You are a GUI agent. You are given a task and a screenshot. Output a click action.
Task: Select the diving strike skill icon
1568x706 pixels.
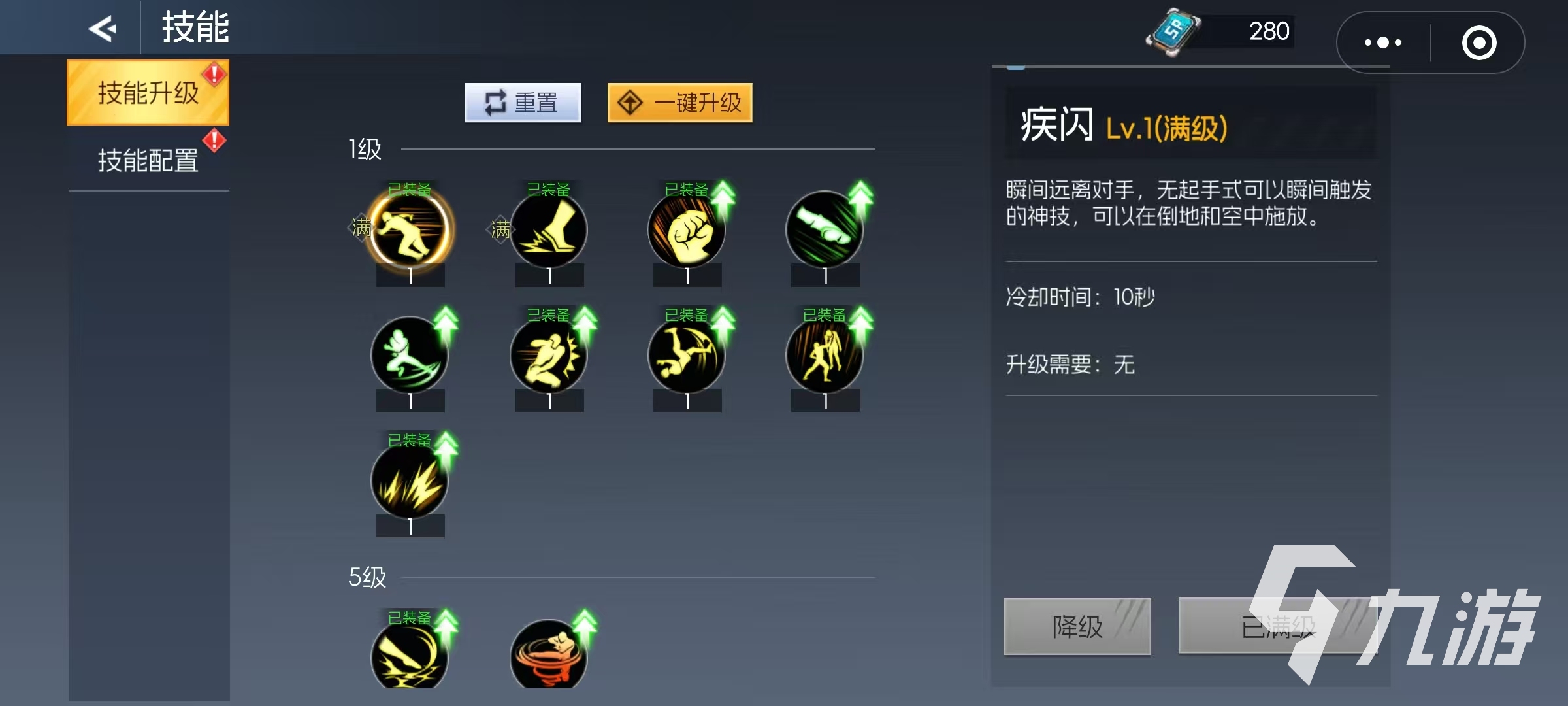pyautogui.click(x=687, y=356)
